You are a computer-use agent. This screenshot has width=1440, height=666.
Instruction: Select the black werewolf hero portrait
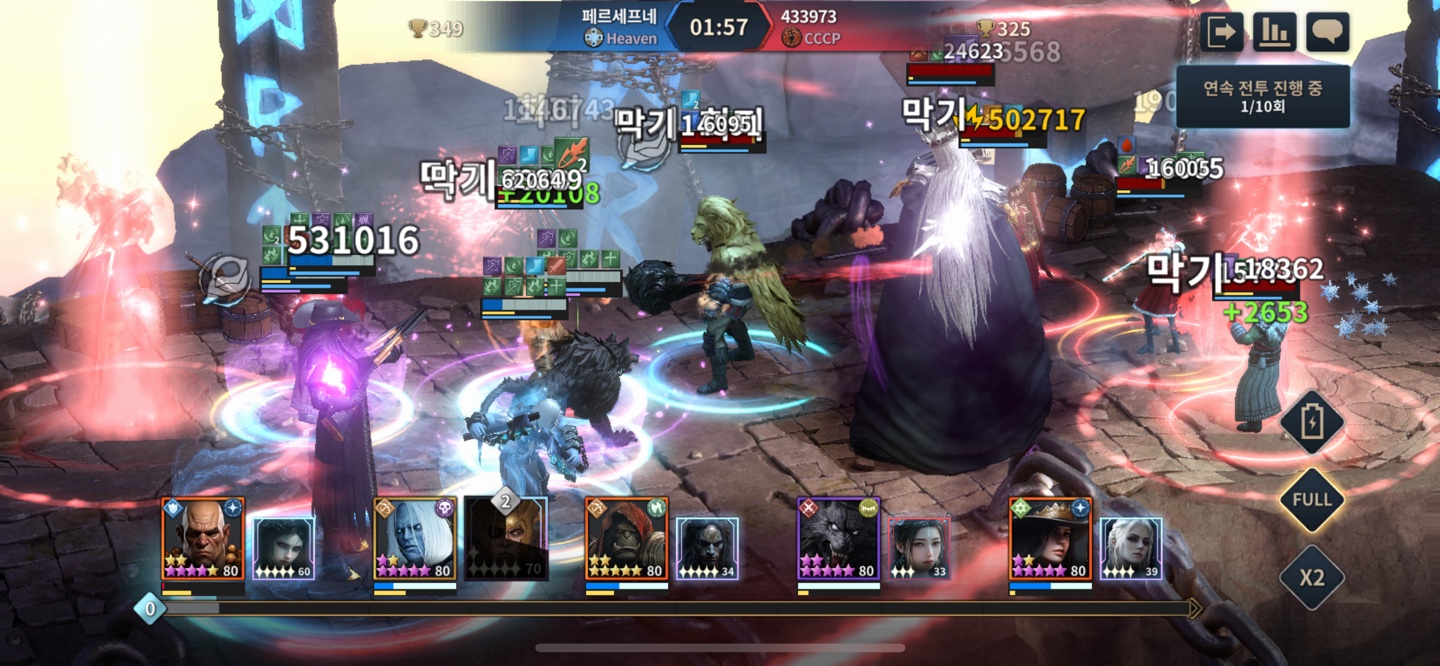pos(839,539)
